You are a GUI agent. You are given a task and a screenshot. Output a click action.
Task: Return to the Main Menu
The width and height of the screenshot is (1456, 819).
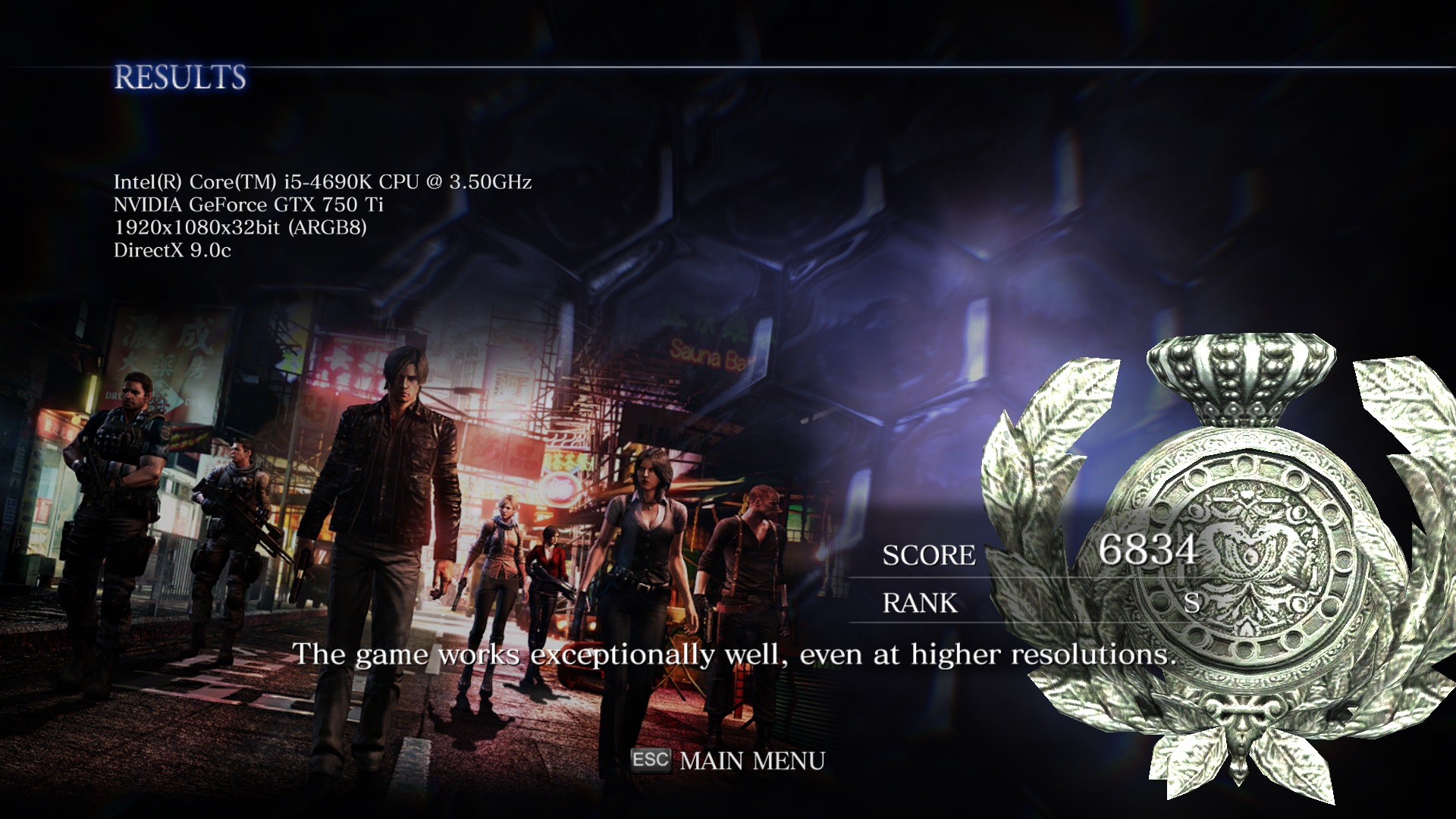tap(751, 761)
